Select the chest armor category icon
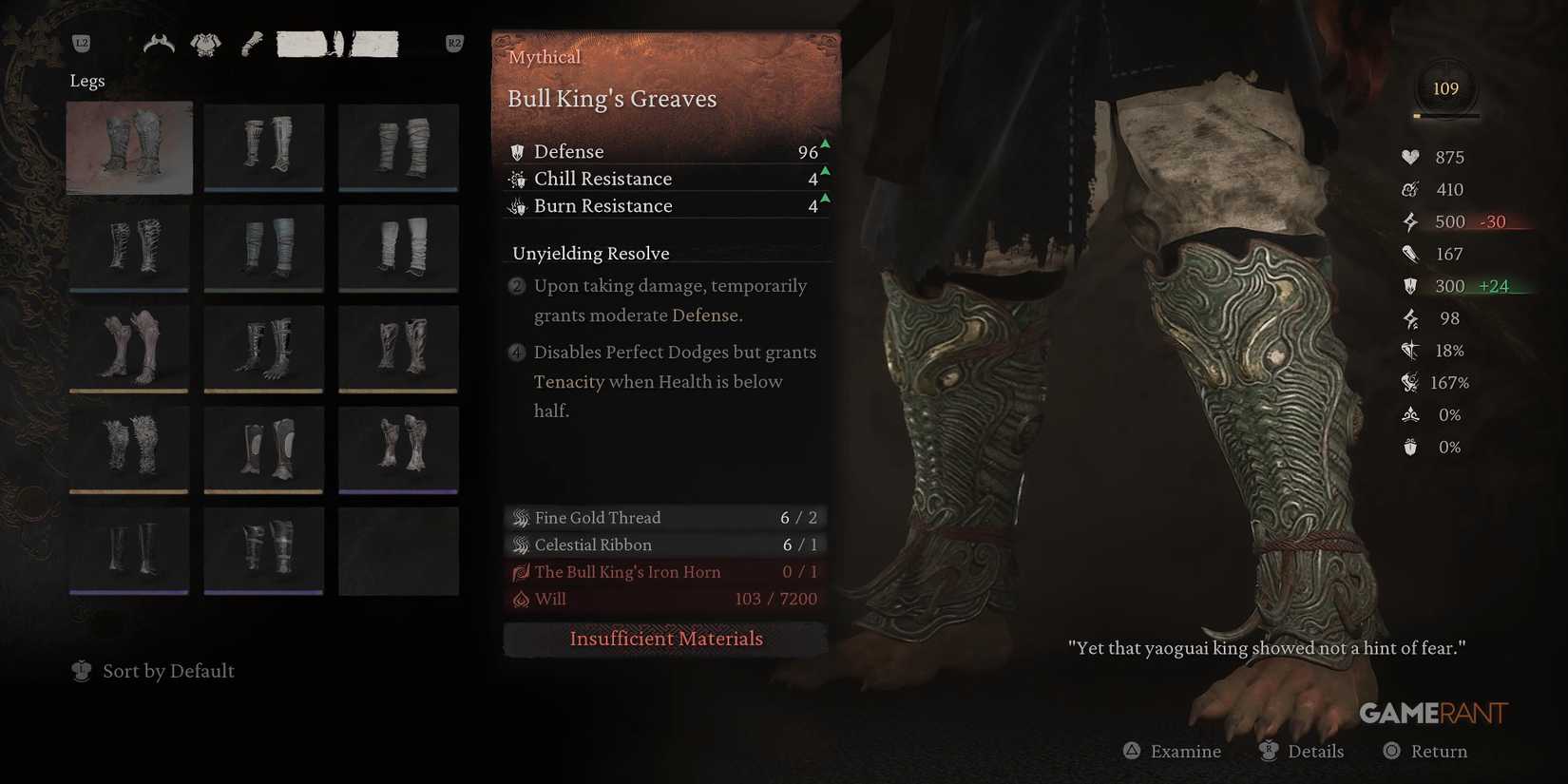Viewport: 1568px width, 784px height. [207, 42]
